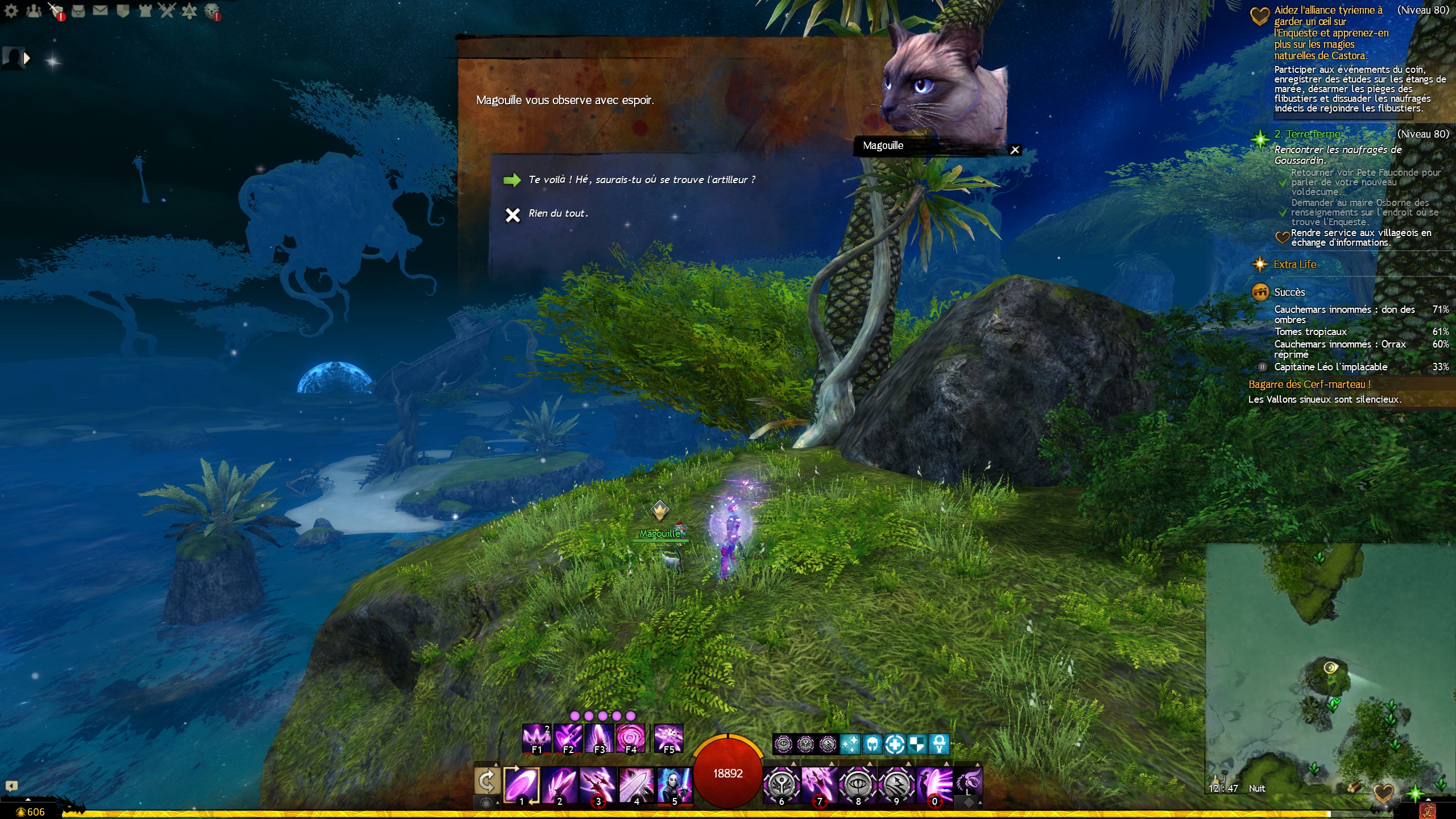This screenshot has width=1456, height=819.
Task: Choose the reply asking about the artilleur
Action: (641, 180)
